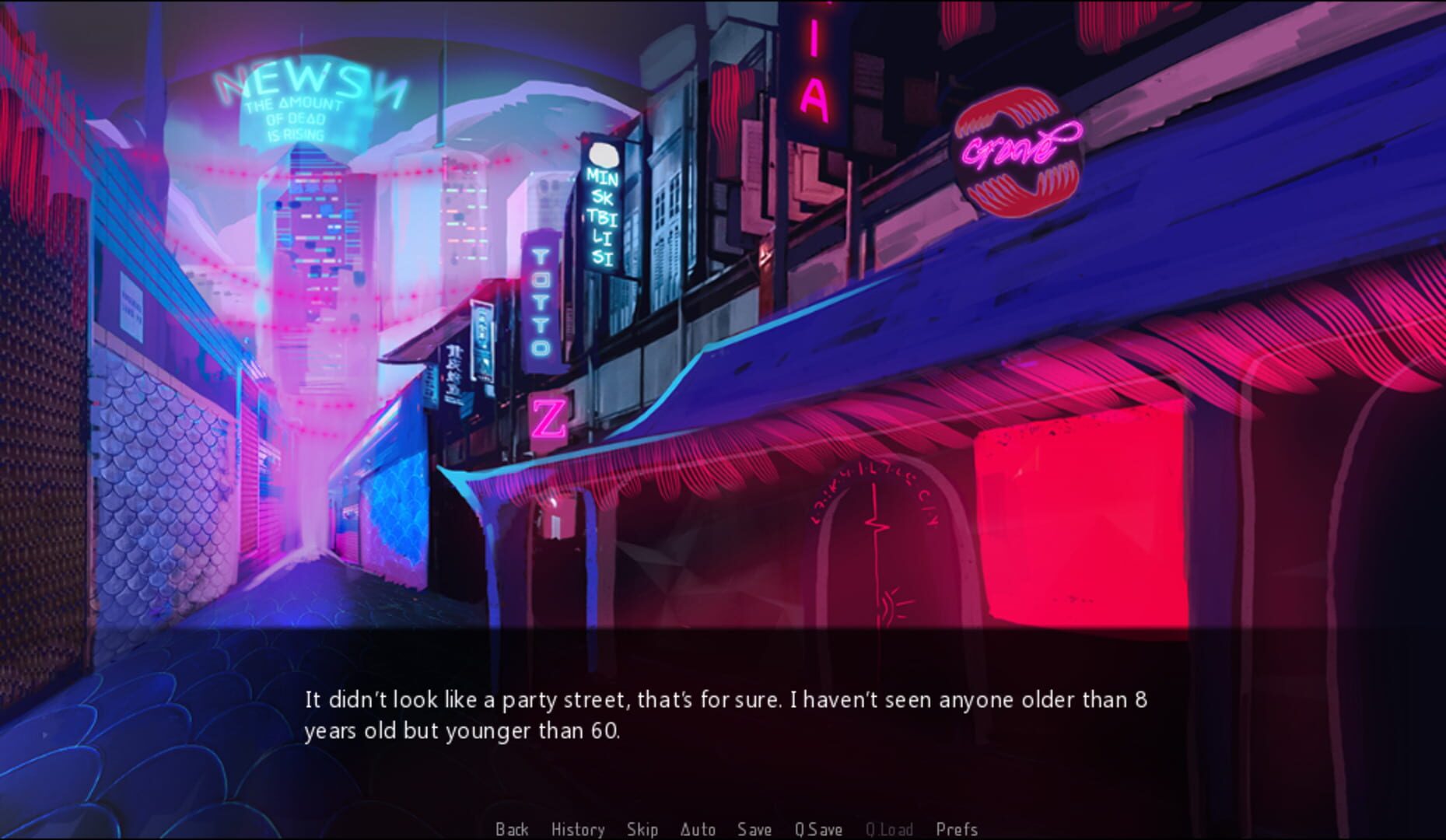Viewport: 1446px width, 840px height.
Task: Enable Skip mode from the quick menu
Action: [642, 829]
